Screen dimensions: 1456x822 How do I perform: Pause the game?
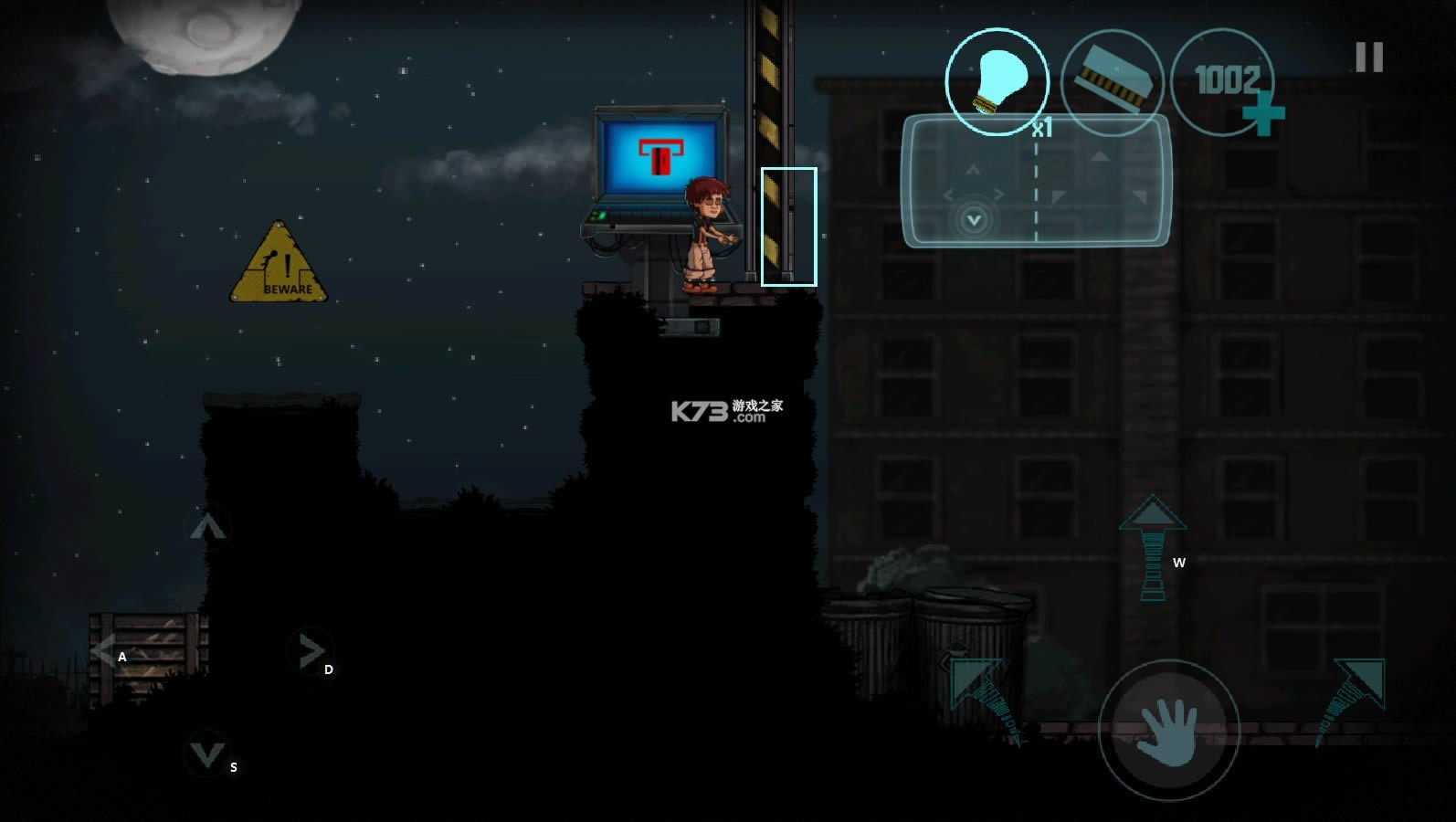click(1368, 58)
